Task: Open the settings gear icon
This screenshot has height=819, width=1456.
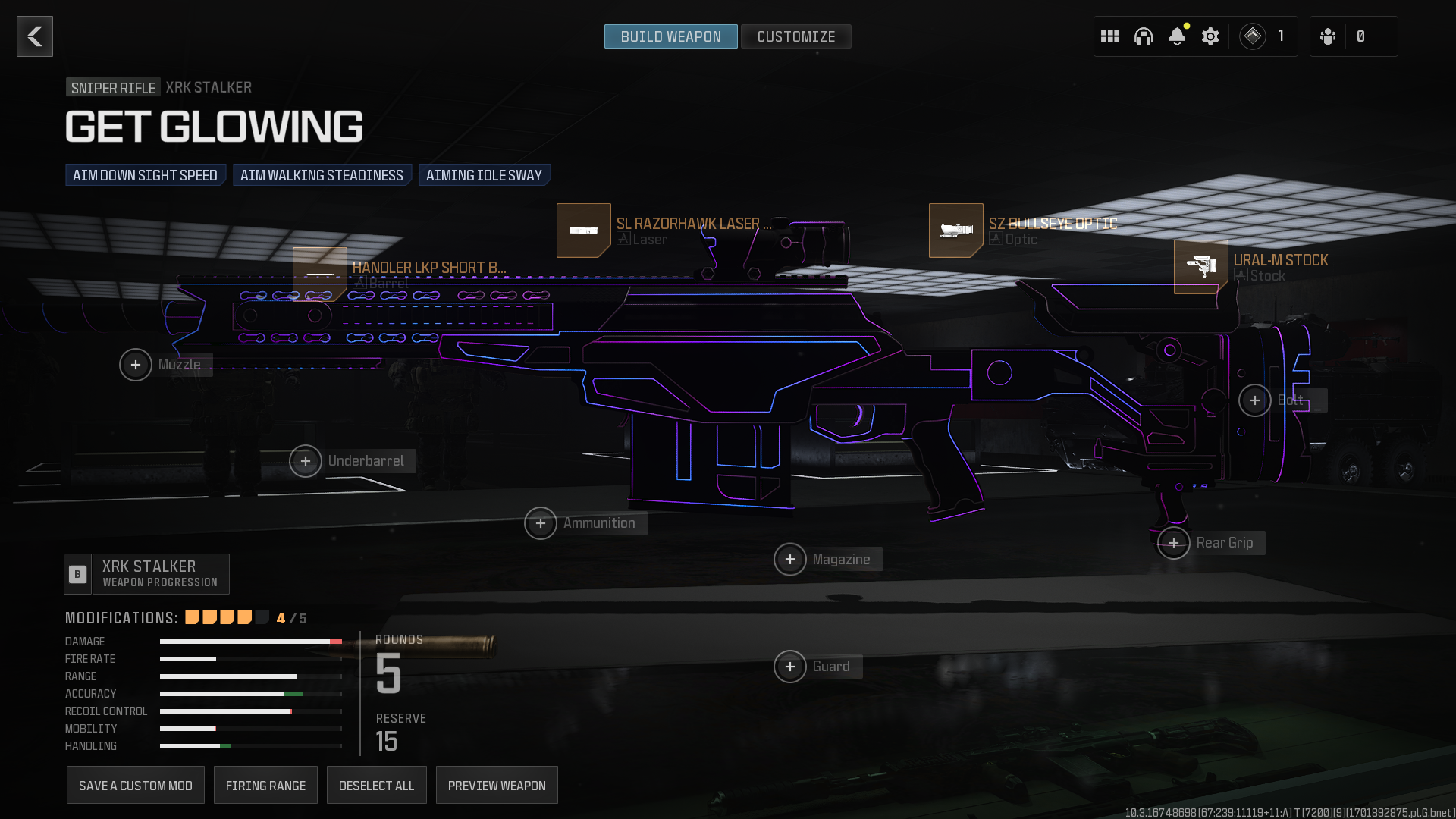Action: 1210,36
